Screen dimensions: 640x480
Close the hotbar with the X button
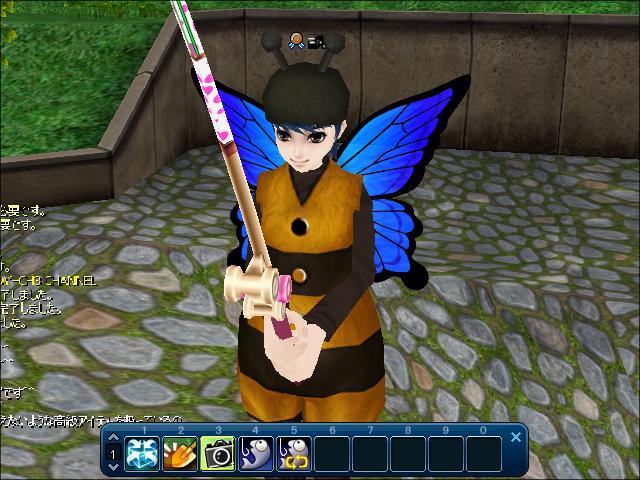coord(516,437)
